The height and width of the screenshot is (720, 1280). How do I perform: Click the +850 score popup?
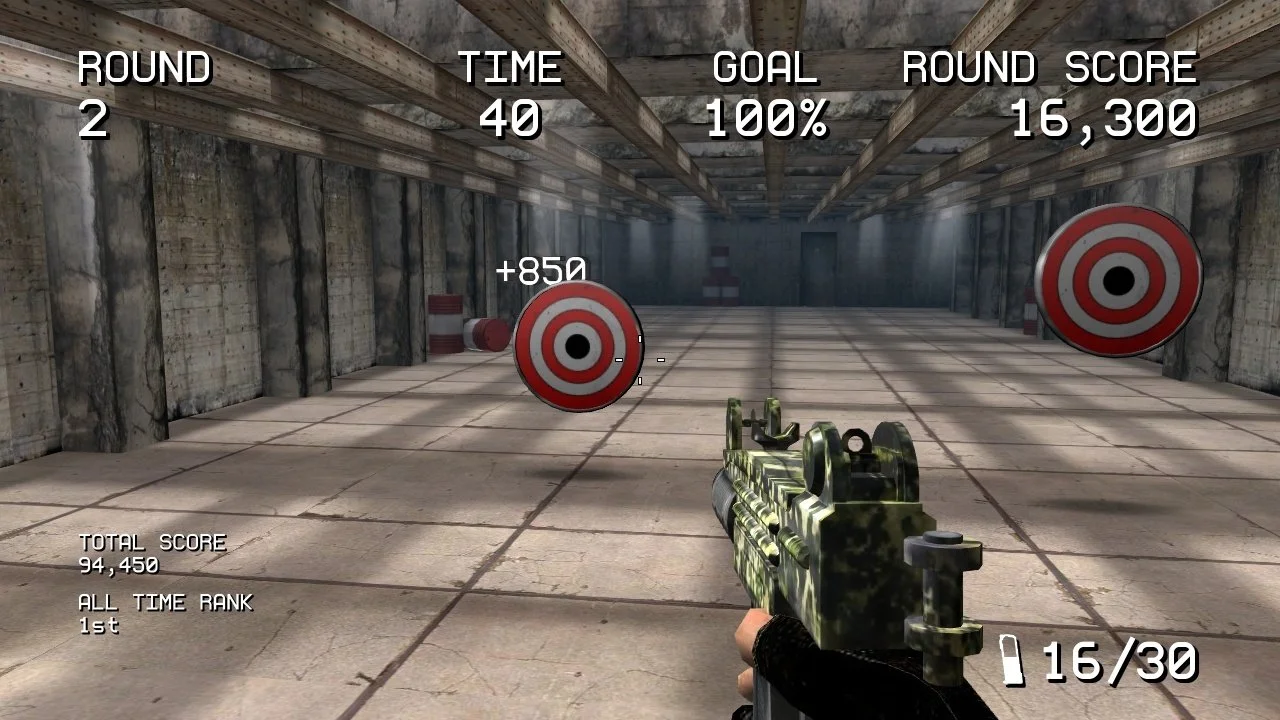point(541,270)
